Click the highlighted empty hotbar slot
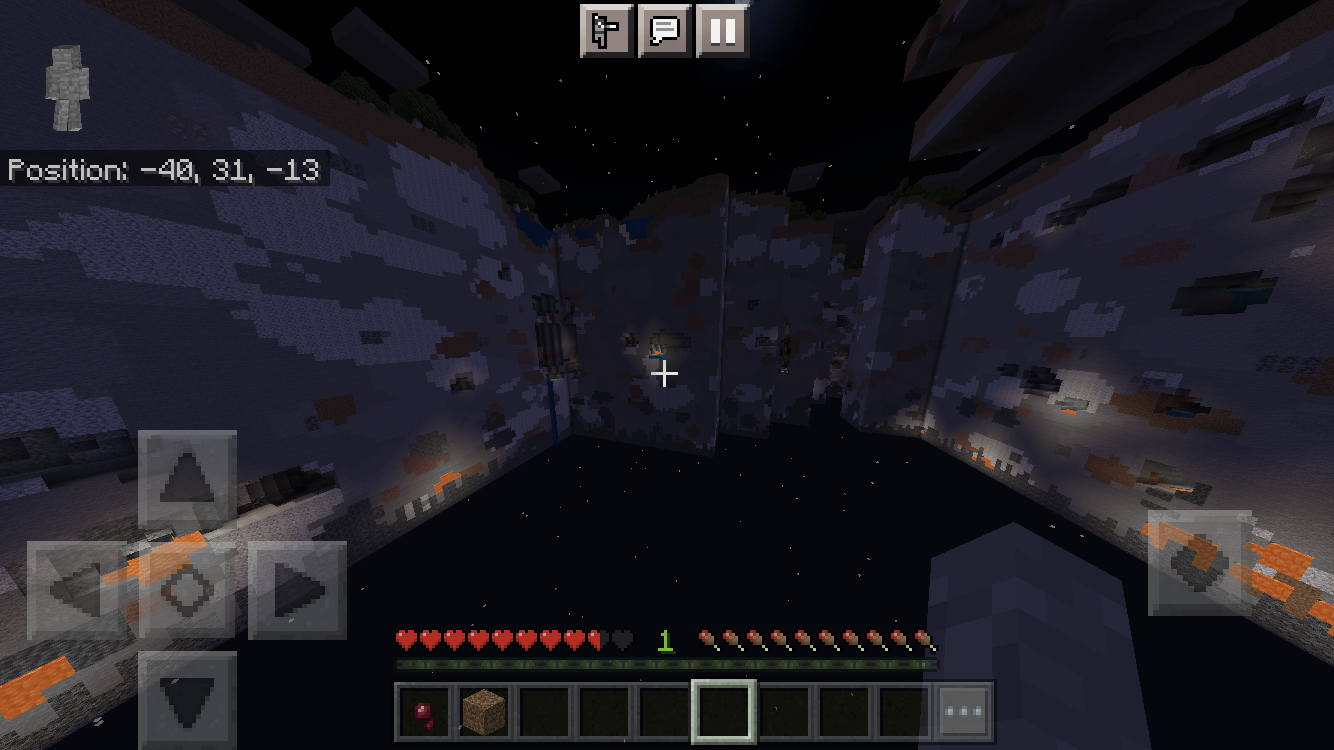Screen dimensions: 1334x750 (724, 712)
